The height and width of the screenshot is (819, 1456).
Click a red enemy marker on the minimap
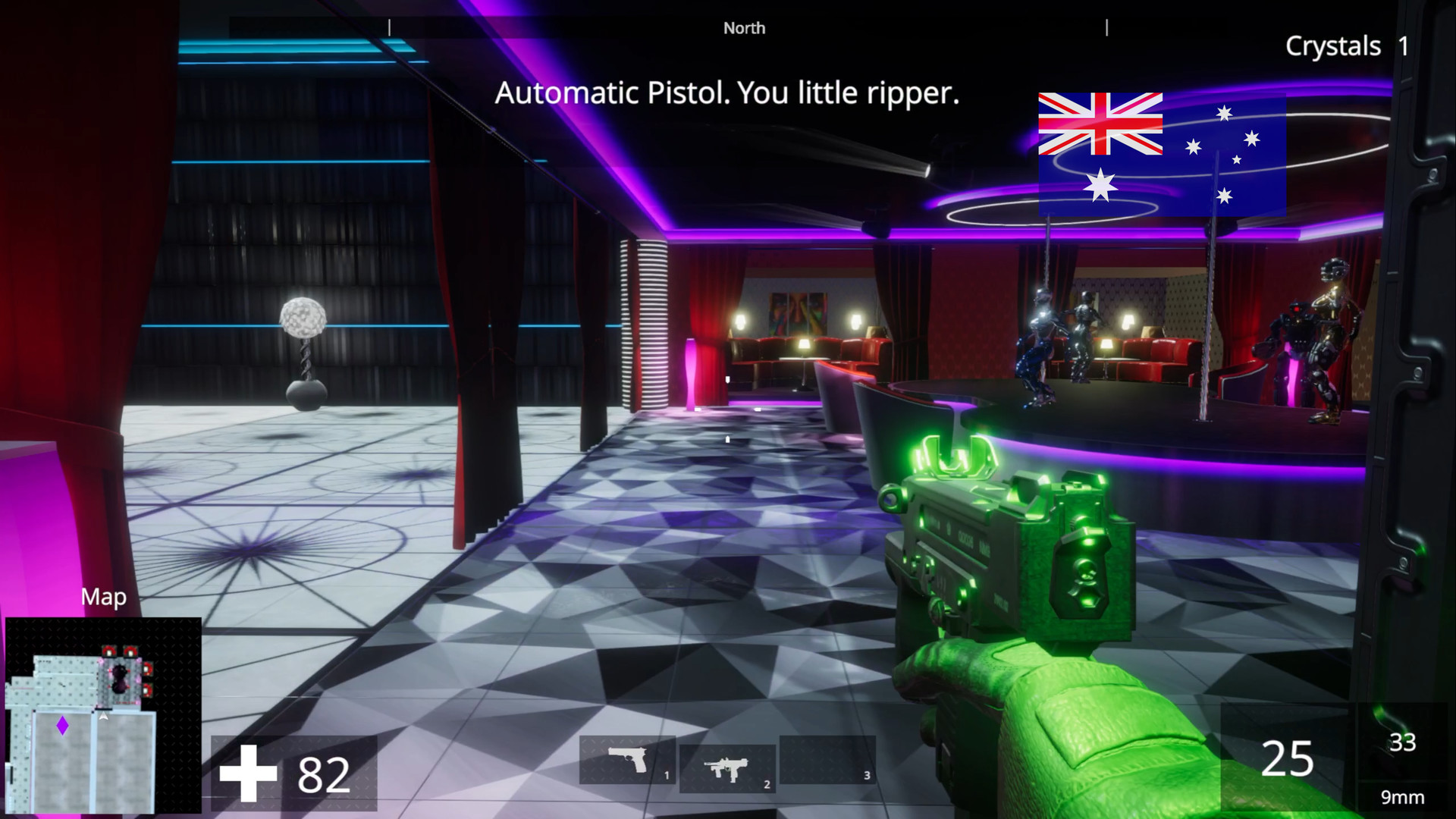click(109, 651)
